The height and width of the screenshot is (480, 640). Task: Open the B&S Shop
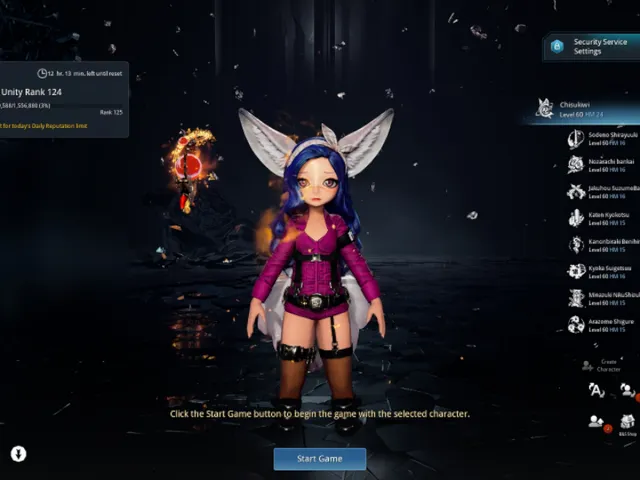[627, 422]
